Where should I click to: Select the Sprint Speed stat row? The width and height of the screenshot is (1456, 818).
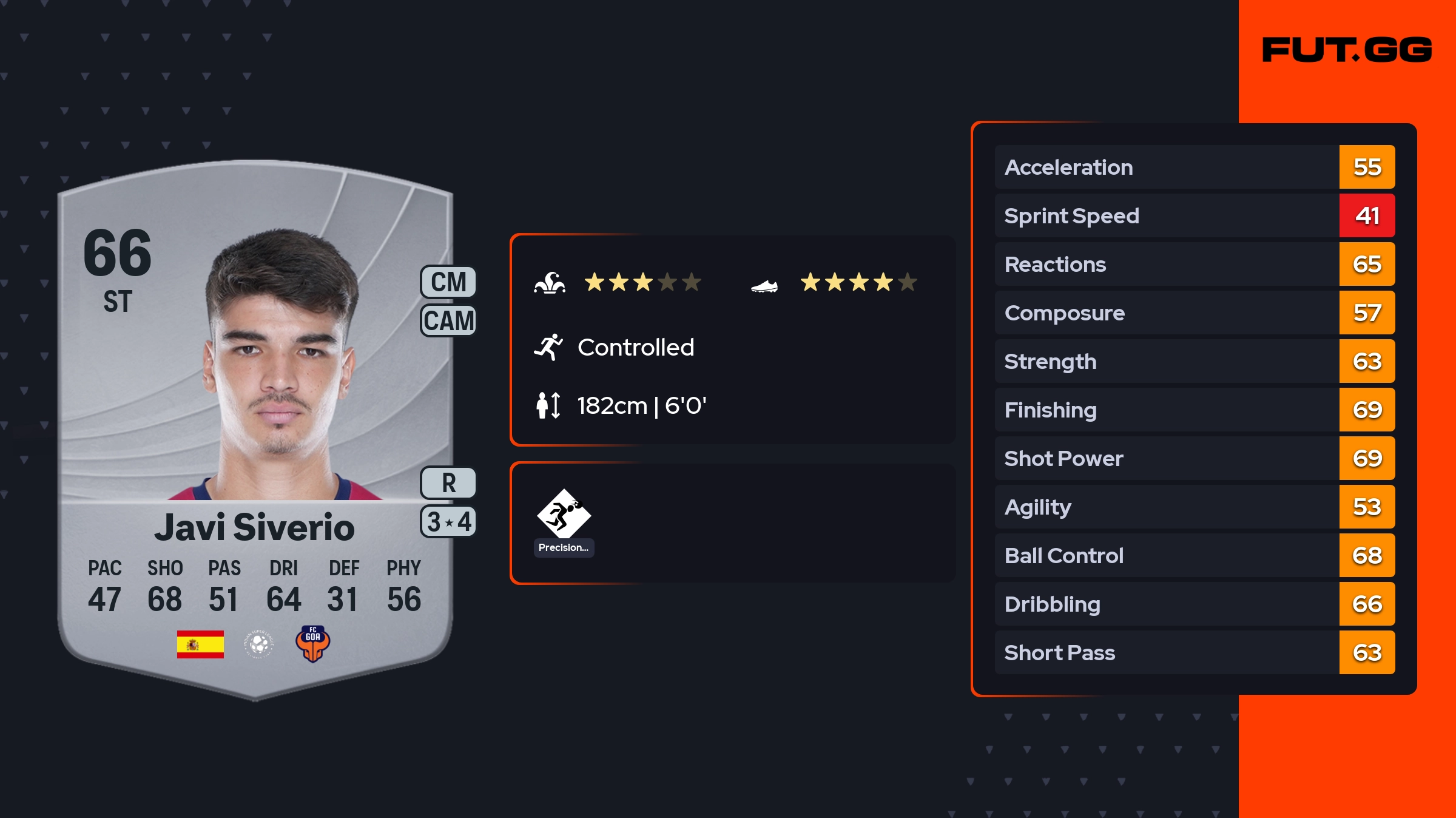[1194, 215]
